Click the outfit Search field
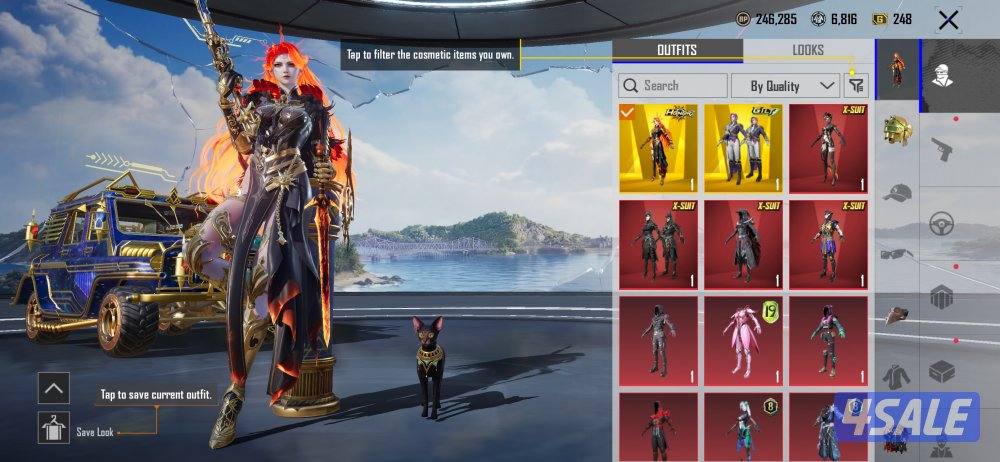The image size is (1000, 462). pyautogui.click(x=672, y=86)
